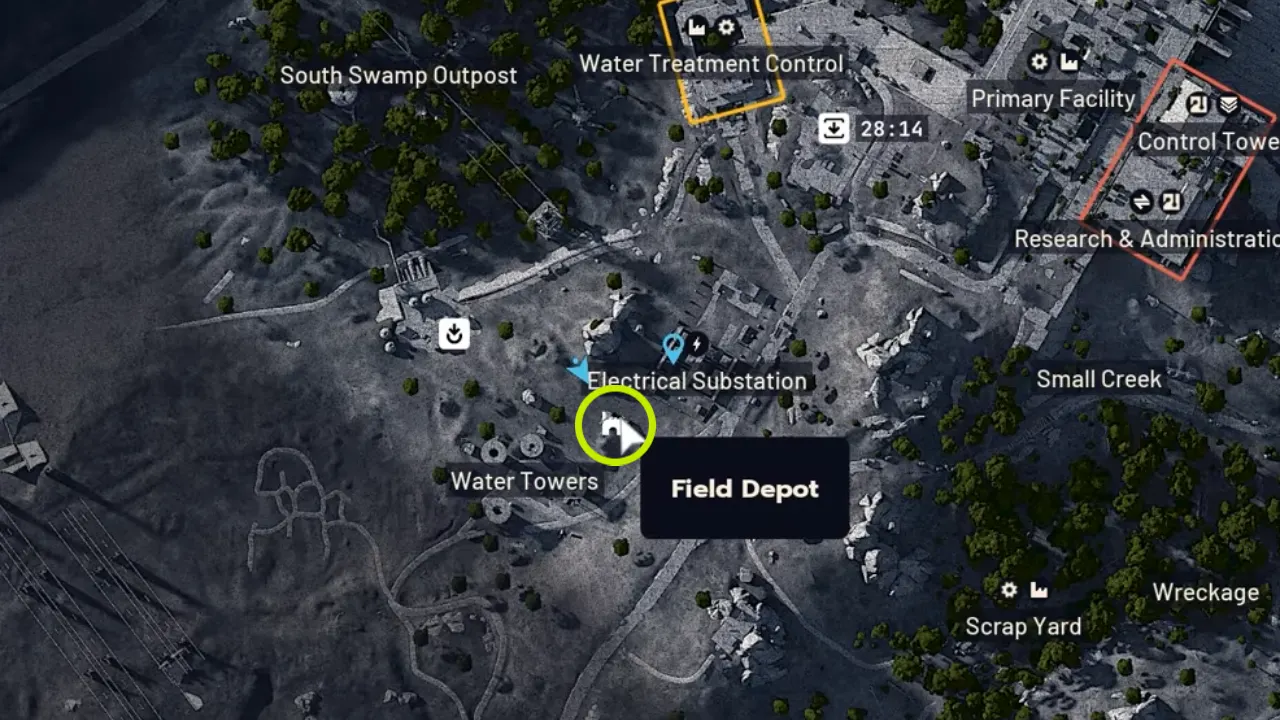Screen dimensions: 1280x720
Task: Click the swap arrows icon near Research & Administration
Action: point(1142,201)
